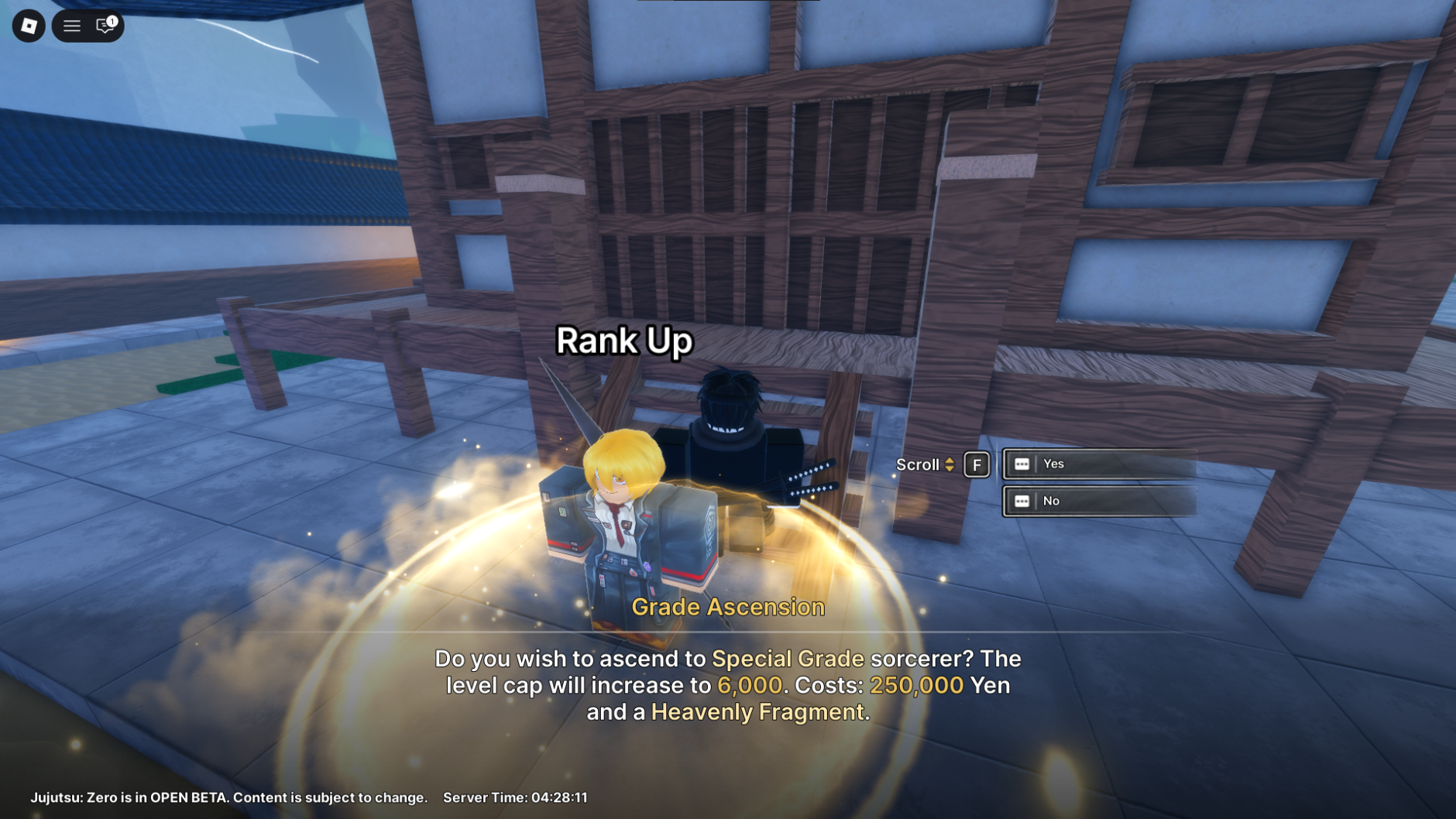Open the hamburger menu in top bar
Screen dimensions: 1456x819
[72, 26]
